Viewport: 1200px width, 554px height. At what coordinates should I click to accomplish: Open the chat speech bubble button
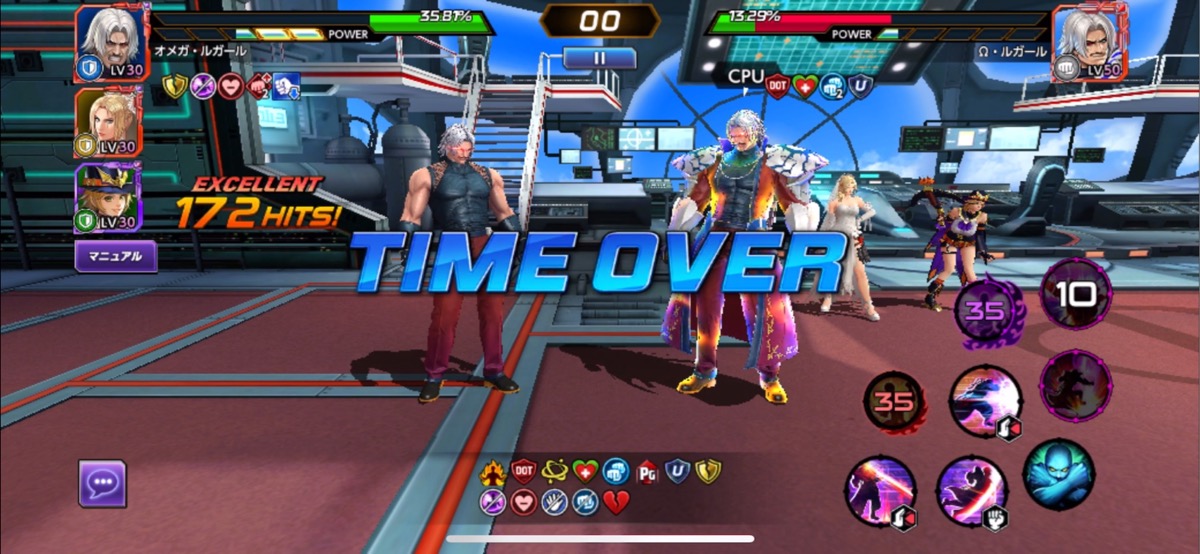(x=102, y=484)
